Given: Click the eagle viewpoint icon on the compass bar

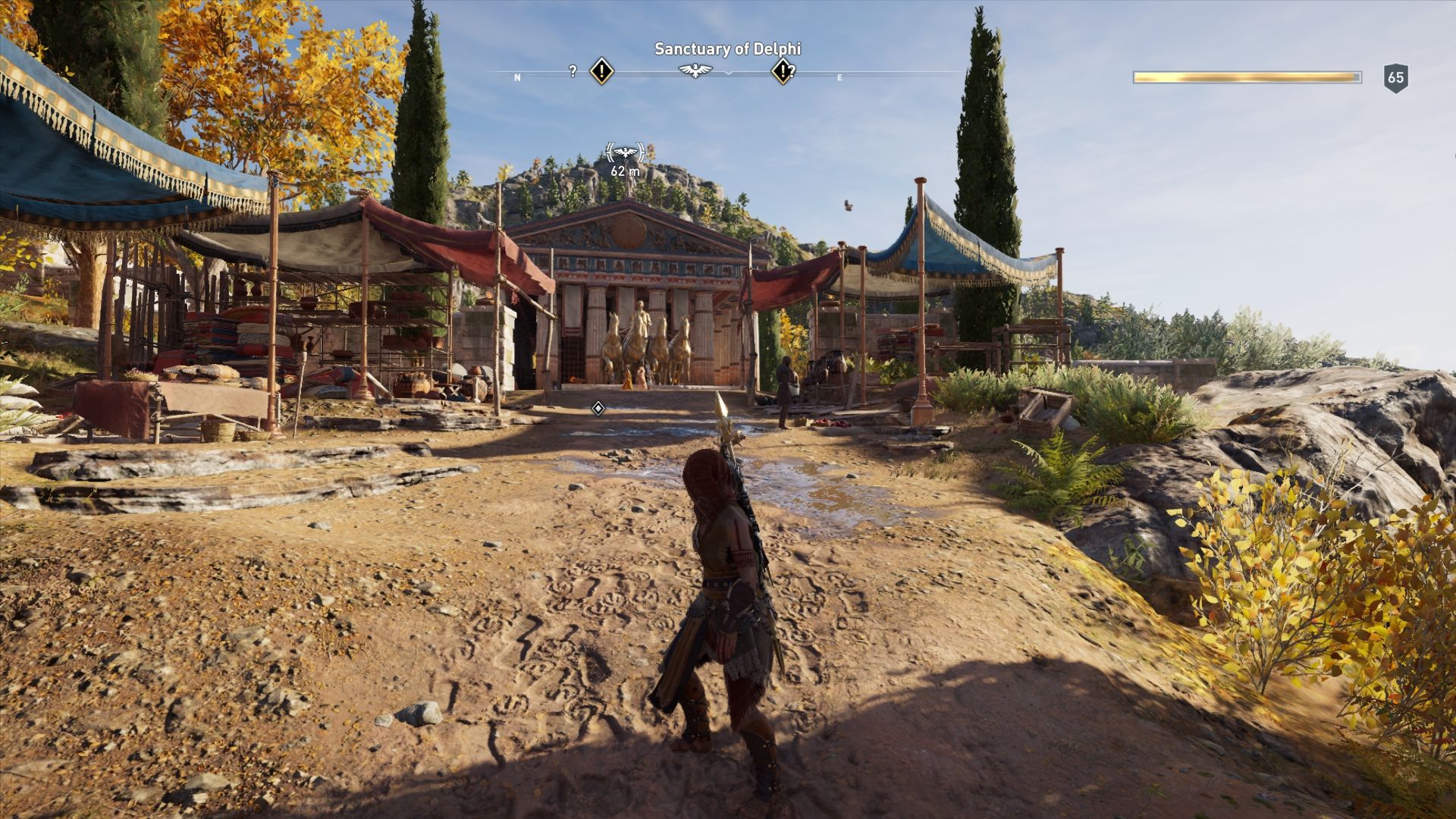Looking at the screenshot, I should click(695, 71).
